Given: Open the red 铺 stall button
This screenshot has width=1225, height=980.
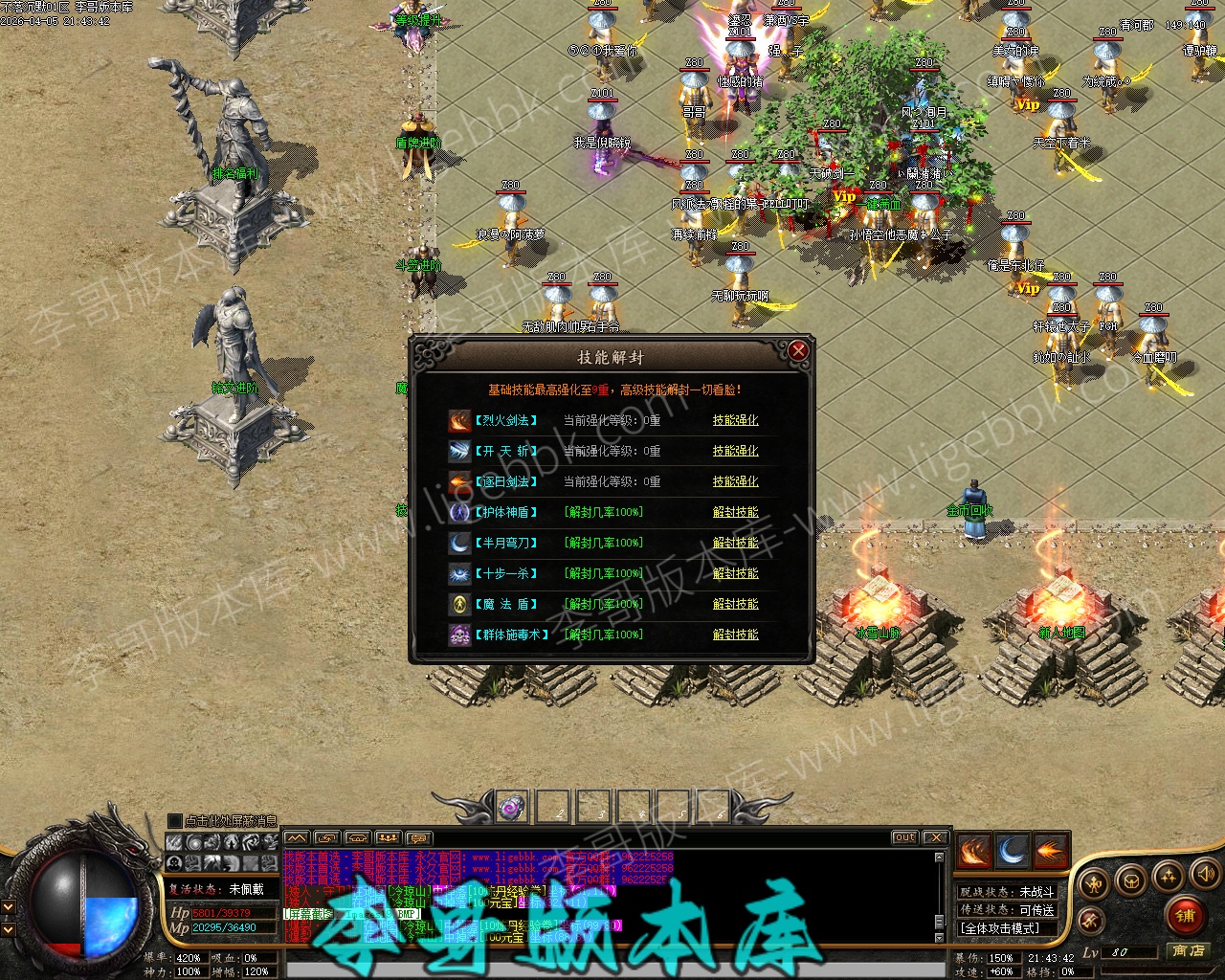Looking at the screenshot, I should 1186,916.
